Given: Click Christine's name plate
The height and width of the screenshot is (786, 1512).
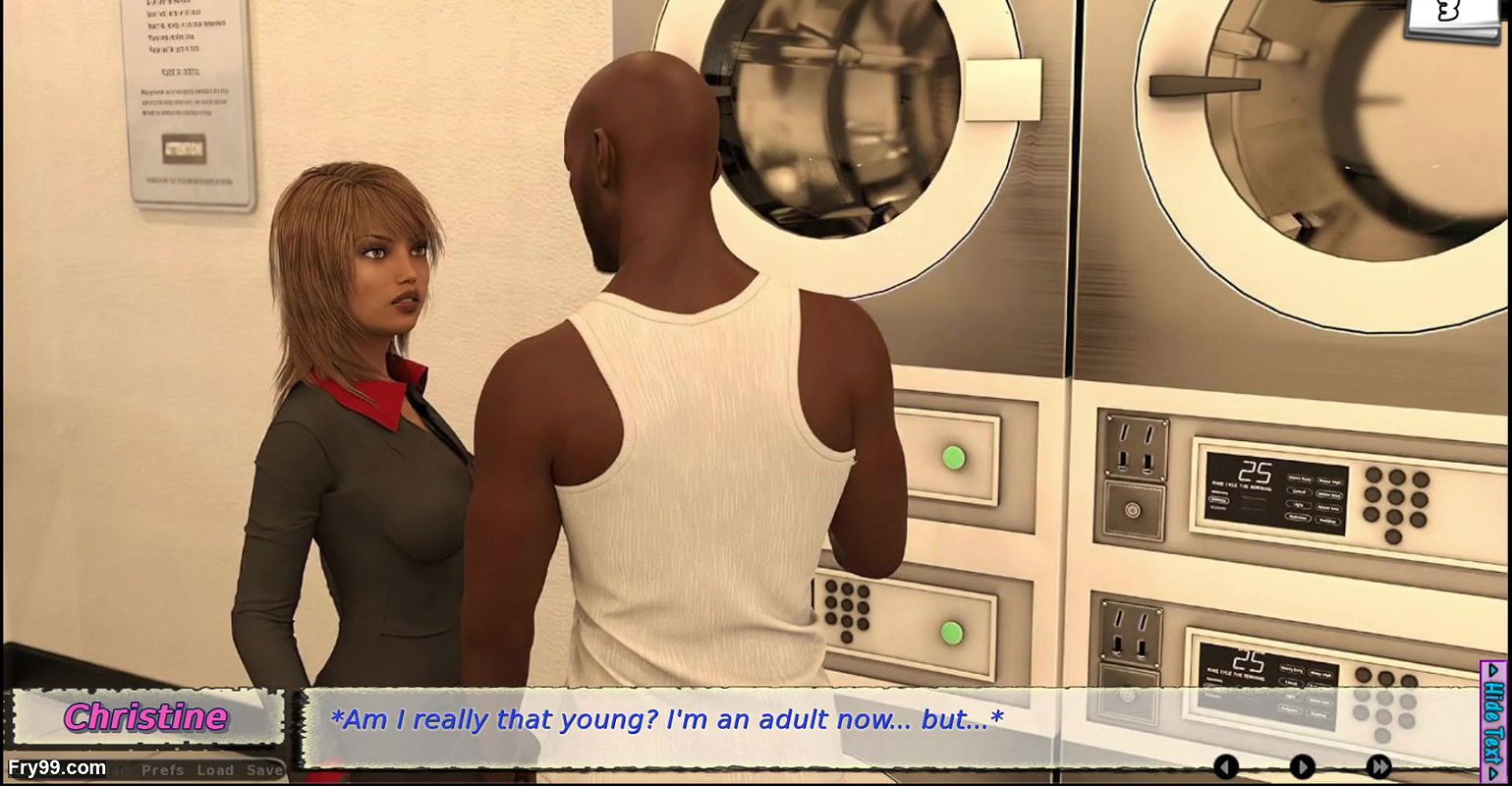Looking at the screenshot, I should click(x=145, y=717).
